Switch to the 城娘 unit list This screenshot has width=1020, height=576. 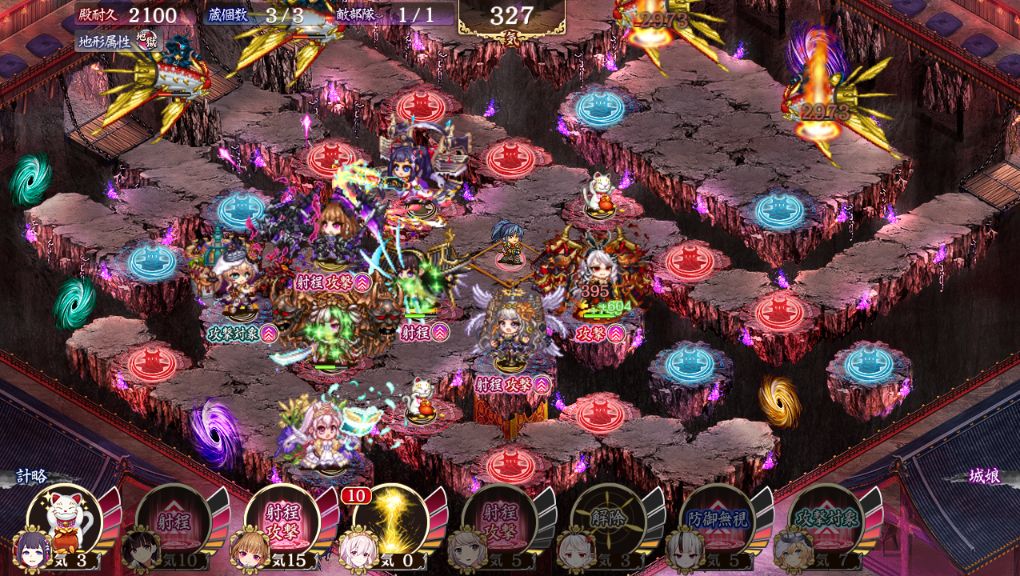point(984,476)
